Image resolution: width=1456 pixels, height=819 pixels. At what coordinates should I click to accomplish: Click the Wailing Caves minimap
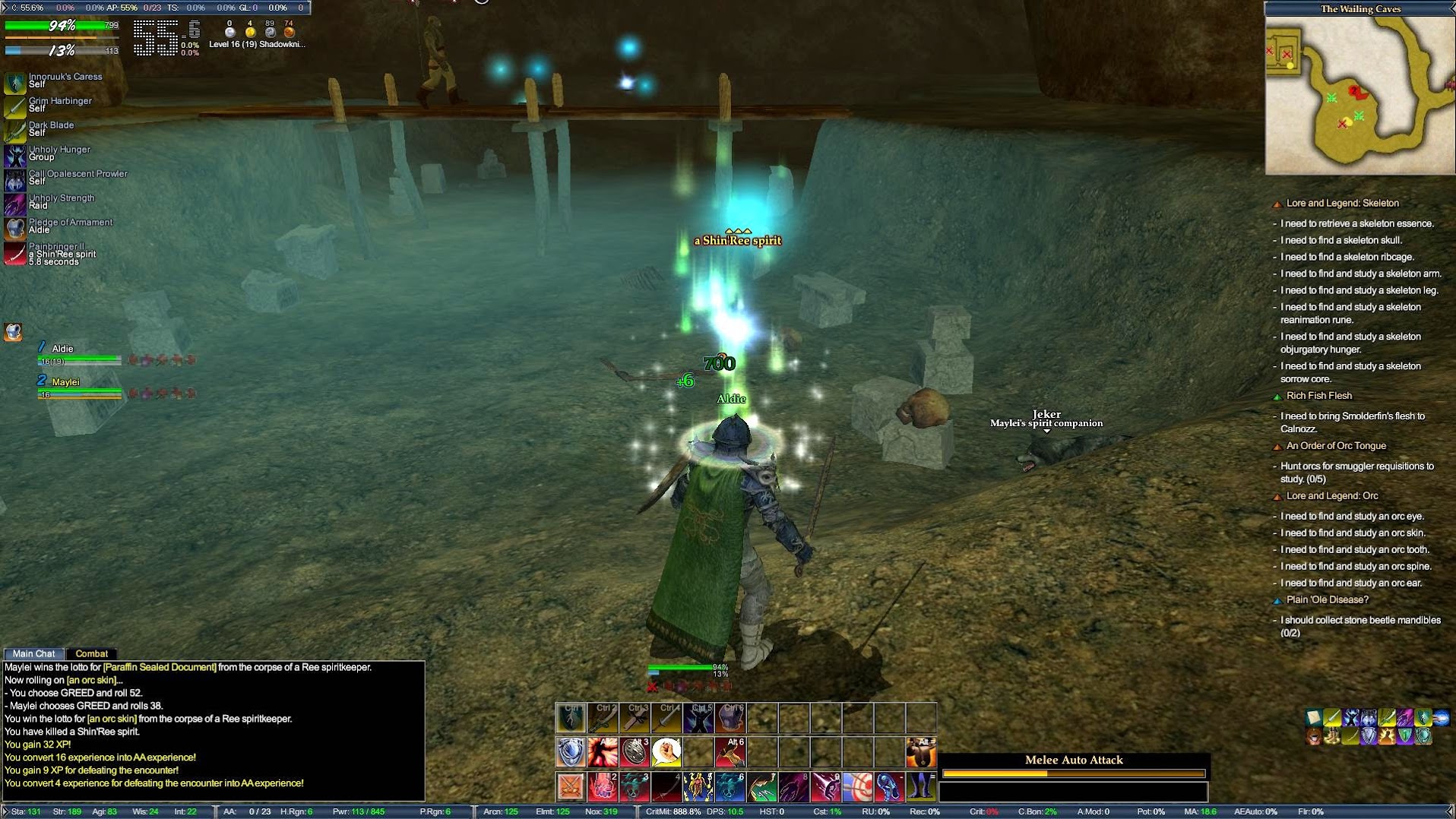1359,96
